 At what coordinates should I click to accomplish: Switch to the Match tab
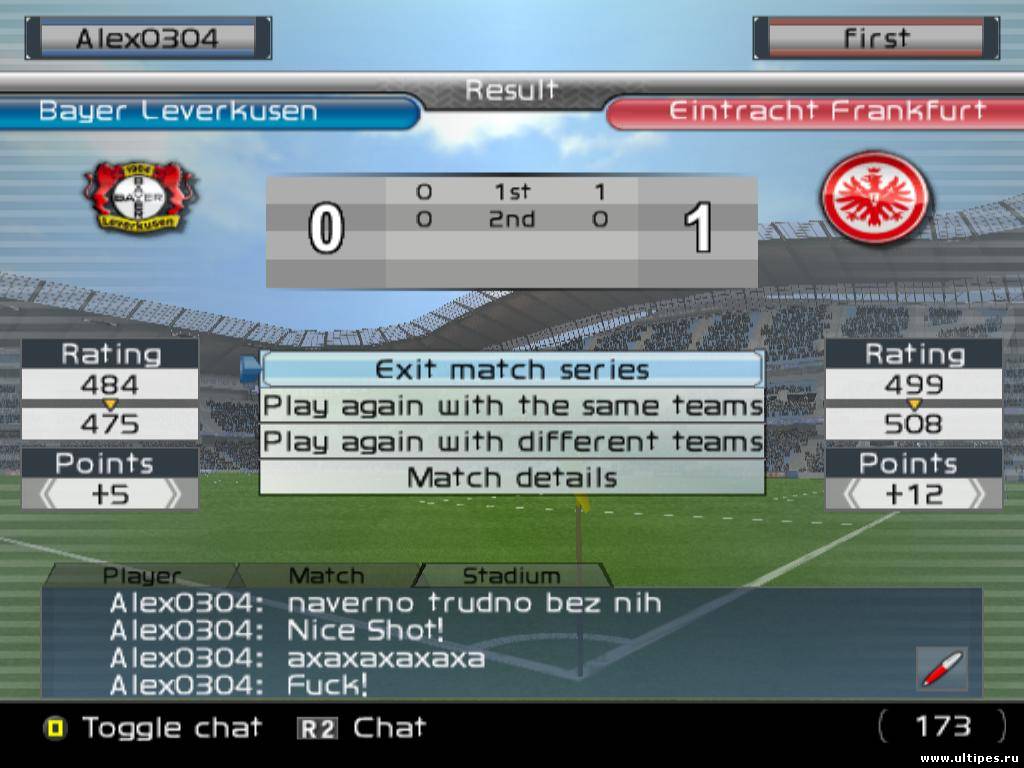click(326, 576)
